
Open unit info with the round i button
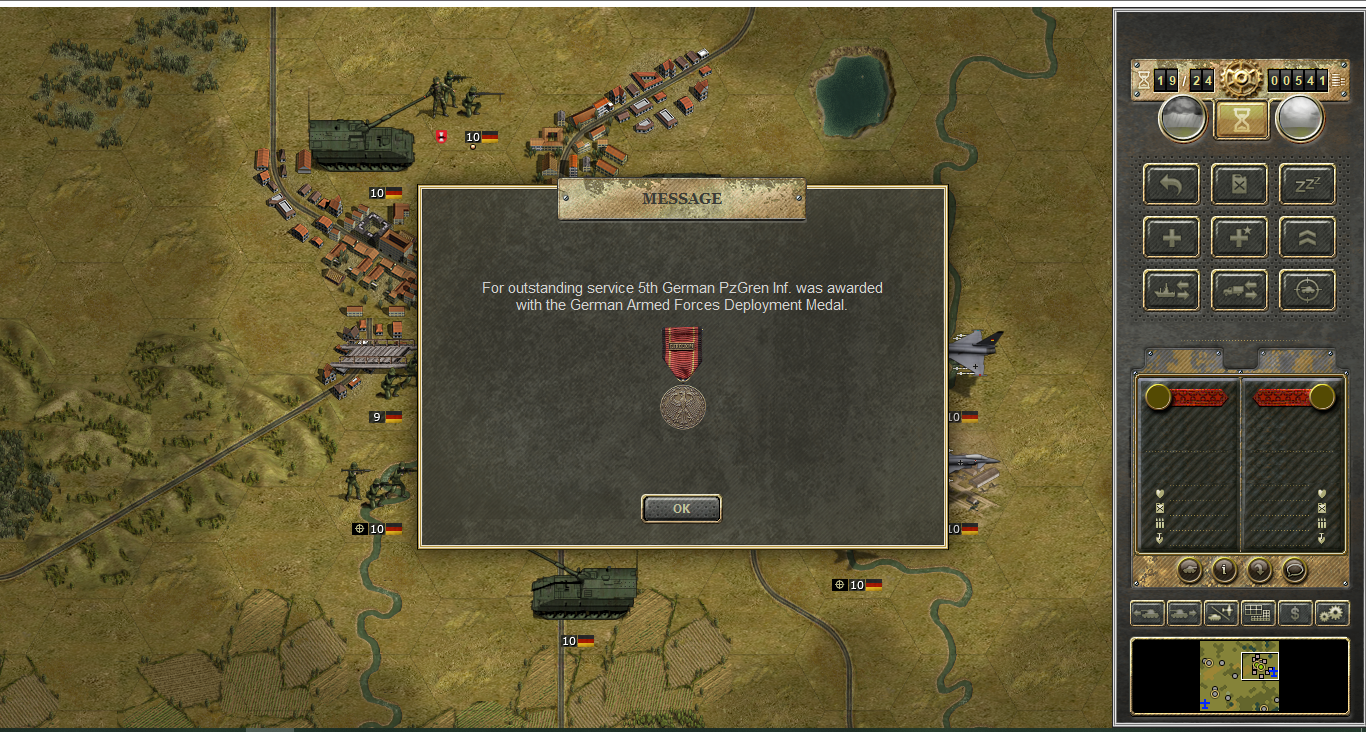click(1224, 570)
